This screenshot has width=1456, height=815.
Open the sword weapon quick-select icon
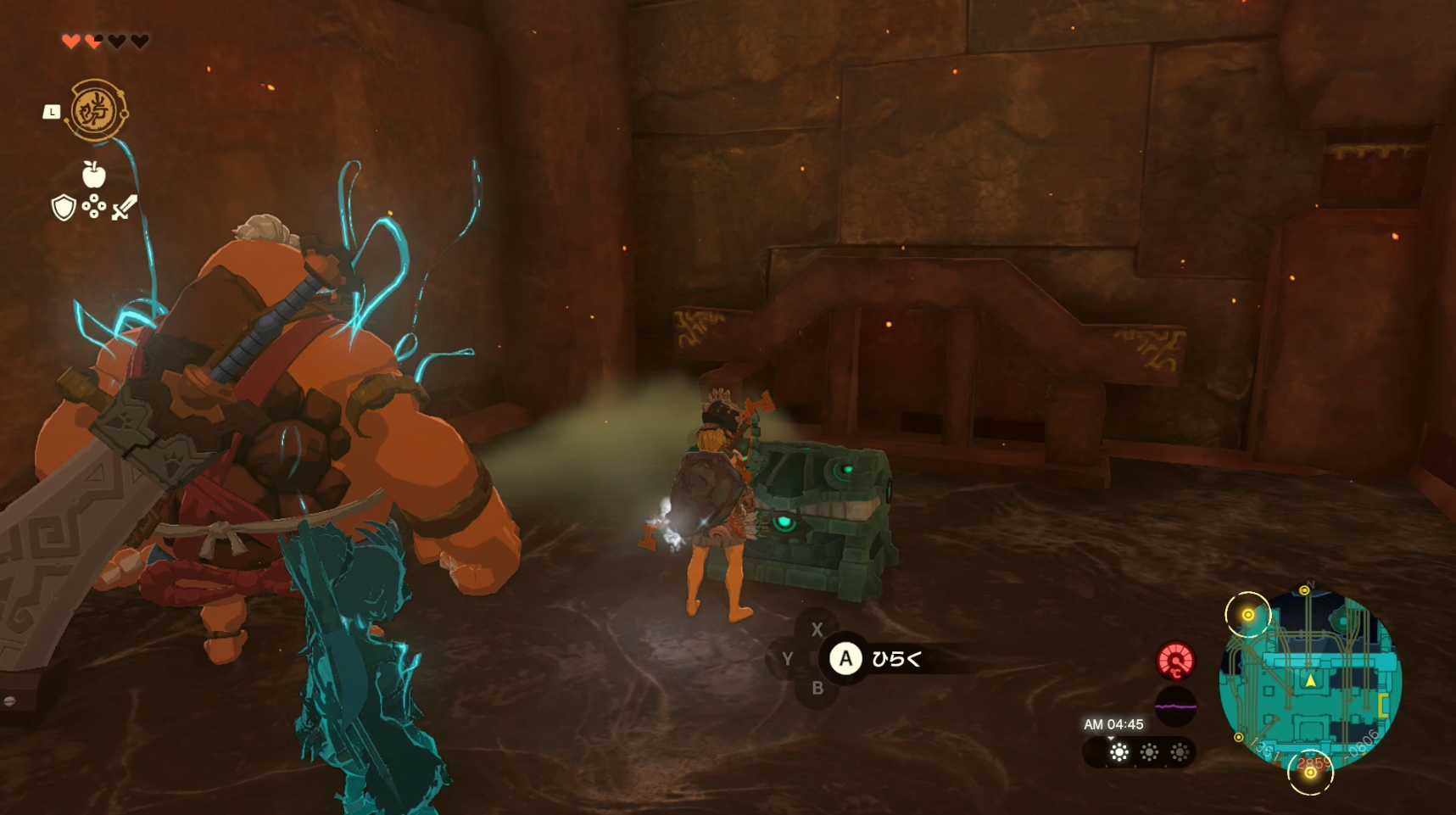click(125, 207)
